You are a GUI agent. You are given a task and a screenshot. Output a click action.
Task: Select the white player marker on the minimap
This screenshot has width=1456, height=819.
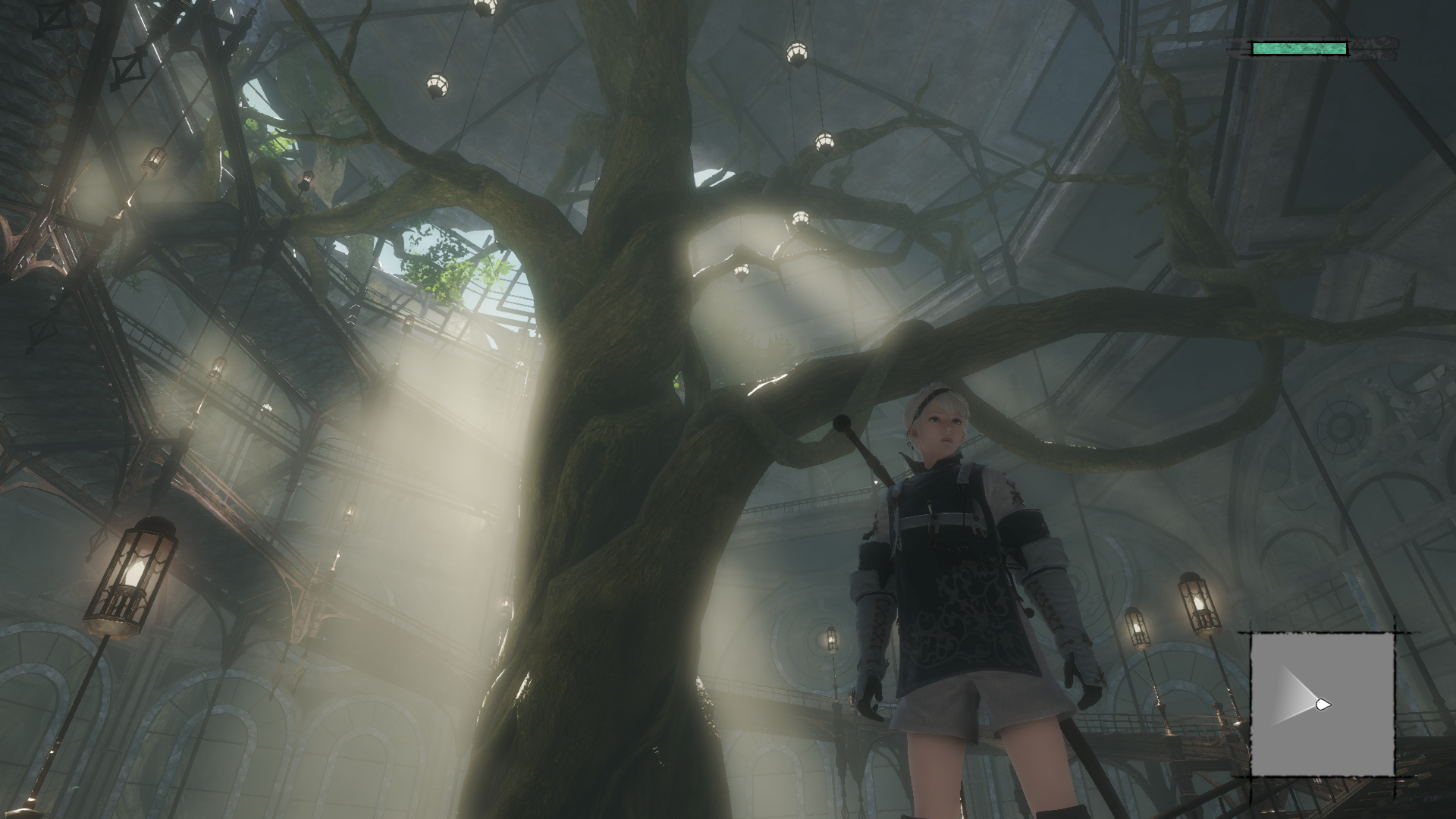click(x=1323, y=704)
